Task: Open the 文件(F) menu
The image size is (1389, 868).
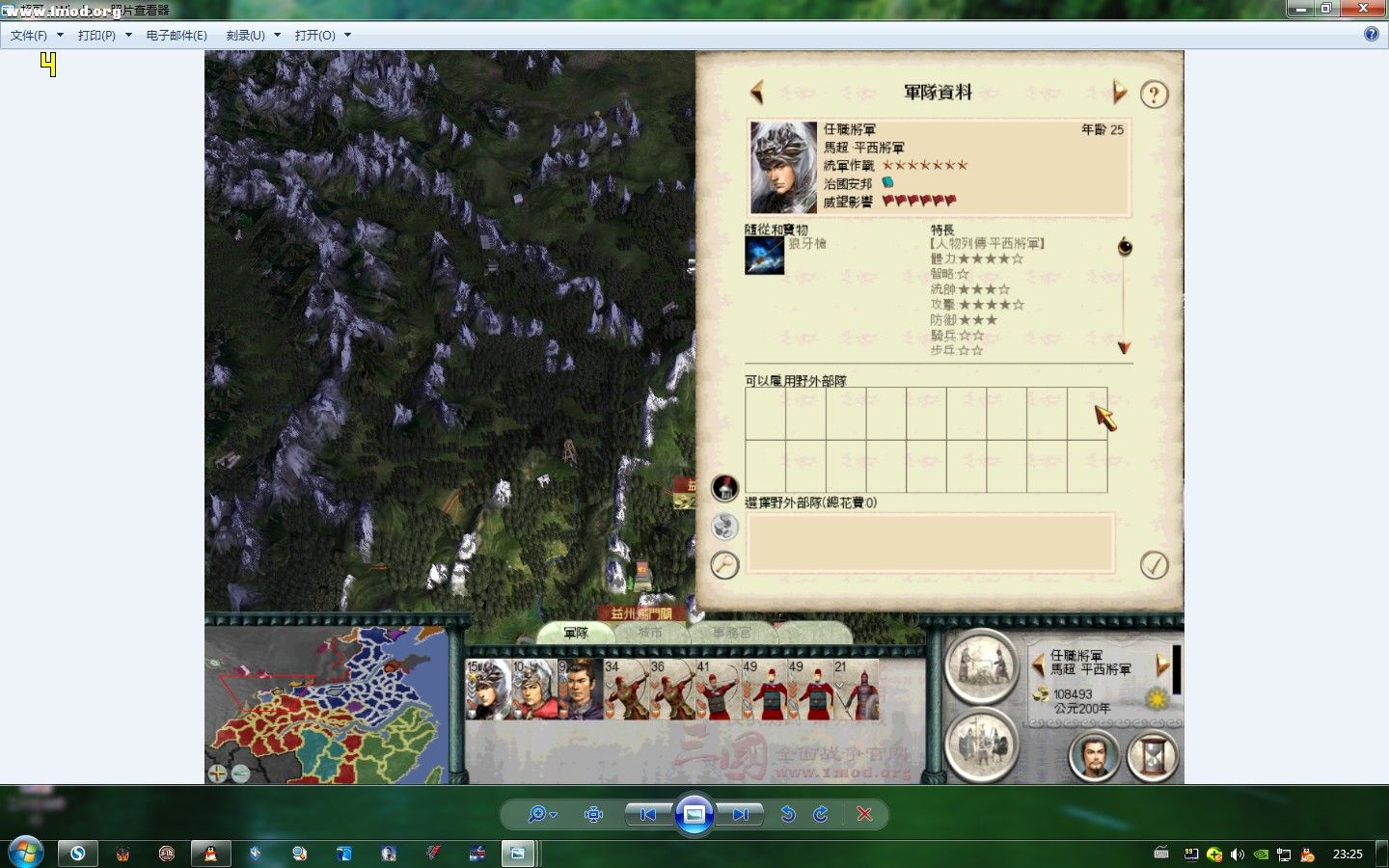Action: click(25, 34)
